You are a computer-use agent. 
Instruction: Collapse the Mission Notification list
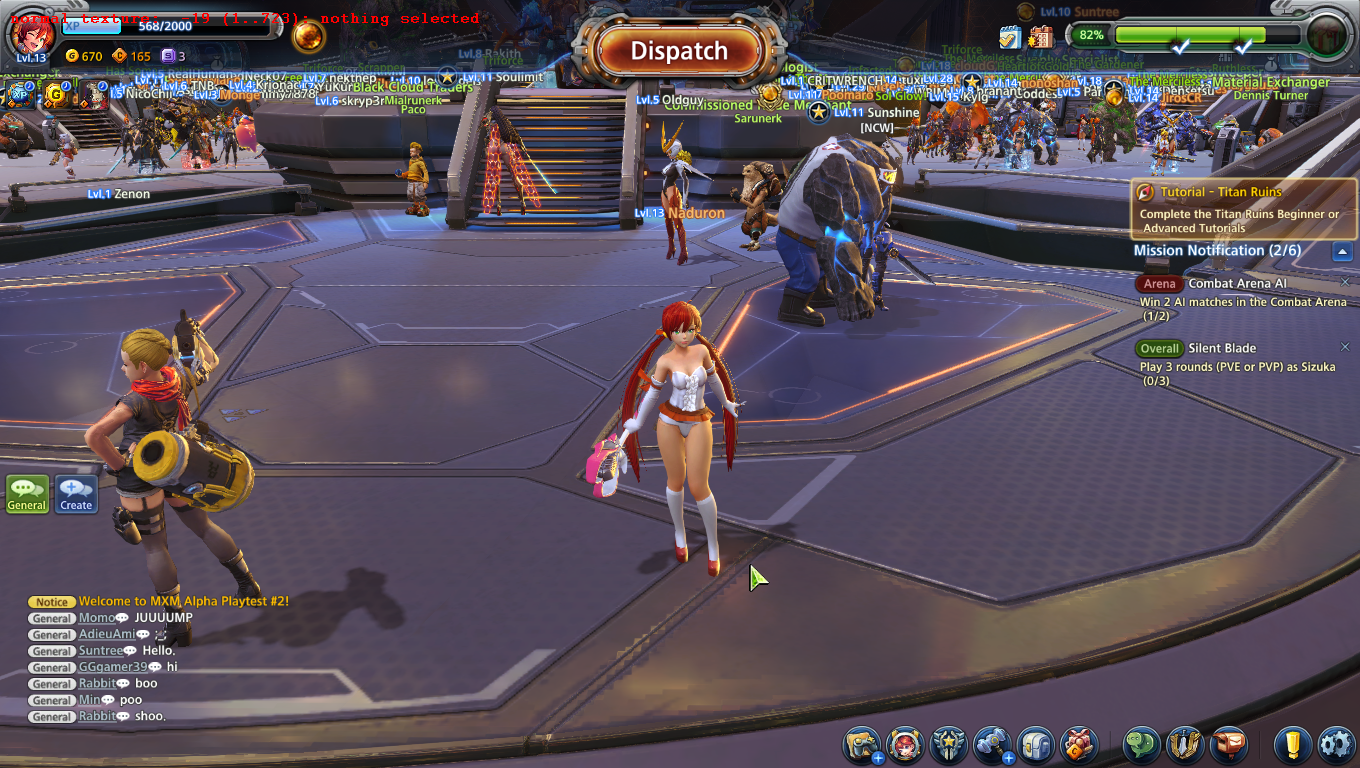[x=1342, y=252]
